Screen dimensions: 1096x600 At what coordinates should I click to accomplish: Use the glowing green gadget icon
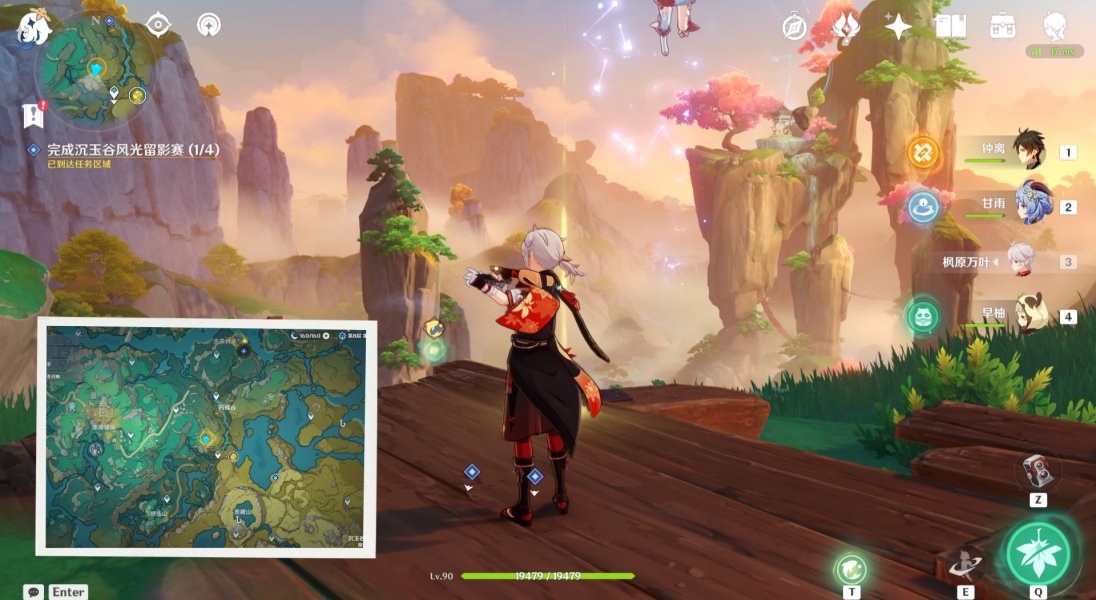click(850, 569)
